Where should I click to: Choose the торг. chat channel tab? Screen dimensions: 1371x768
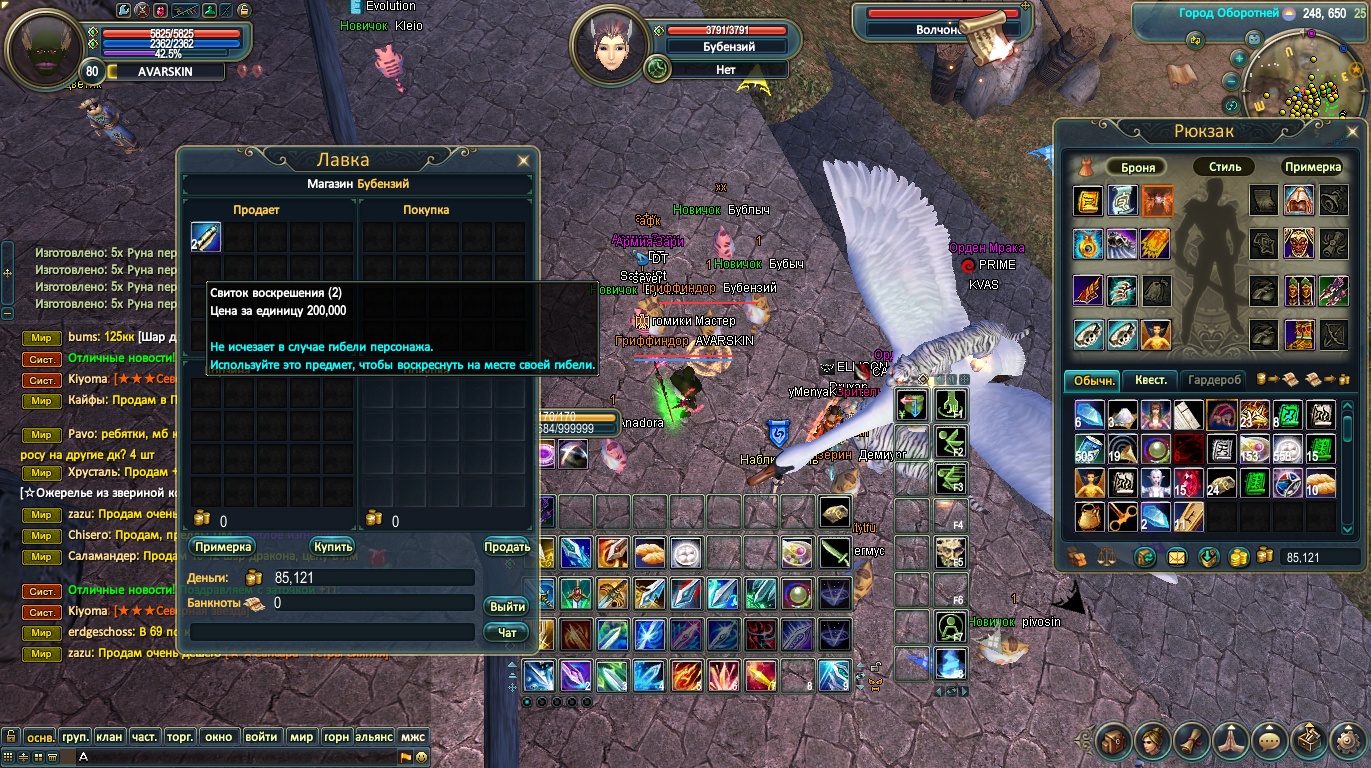coord(179,737)
